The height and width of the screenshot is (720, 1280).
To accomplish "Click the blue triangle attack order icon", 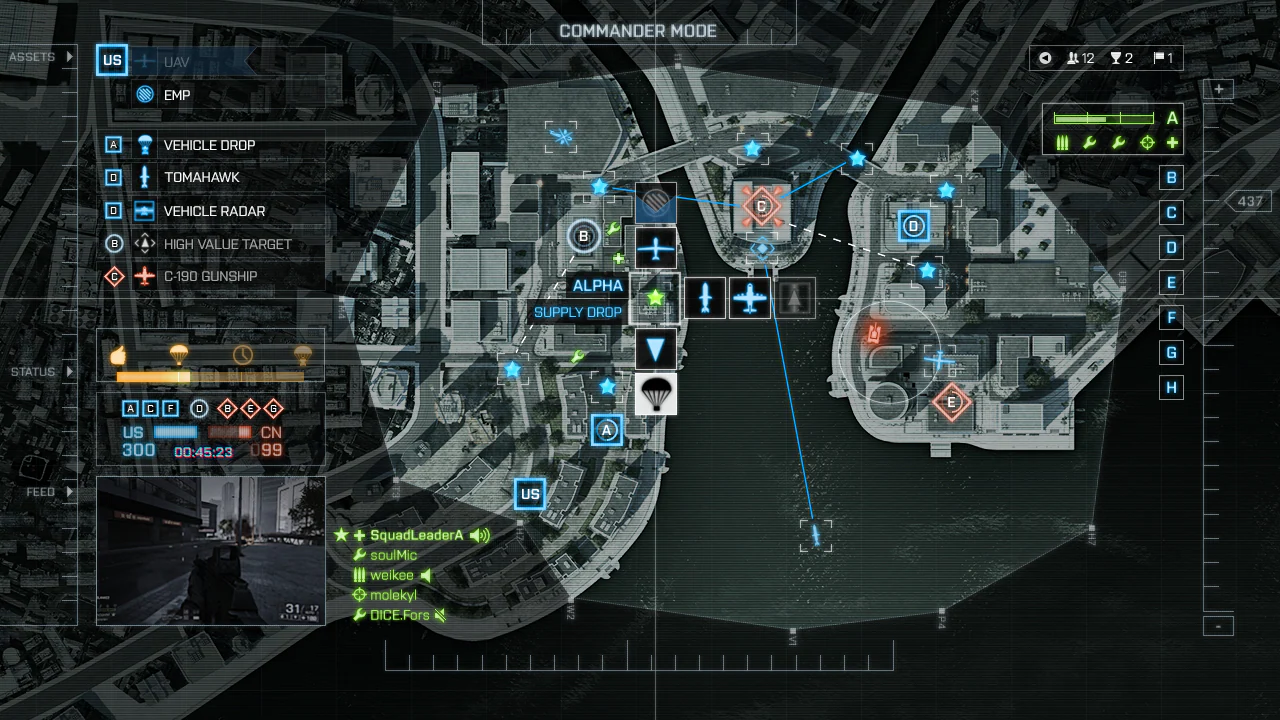I will click(655, 347).
